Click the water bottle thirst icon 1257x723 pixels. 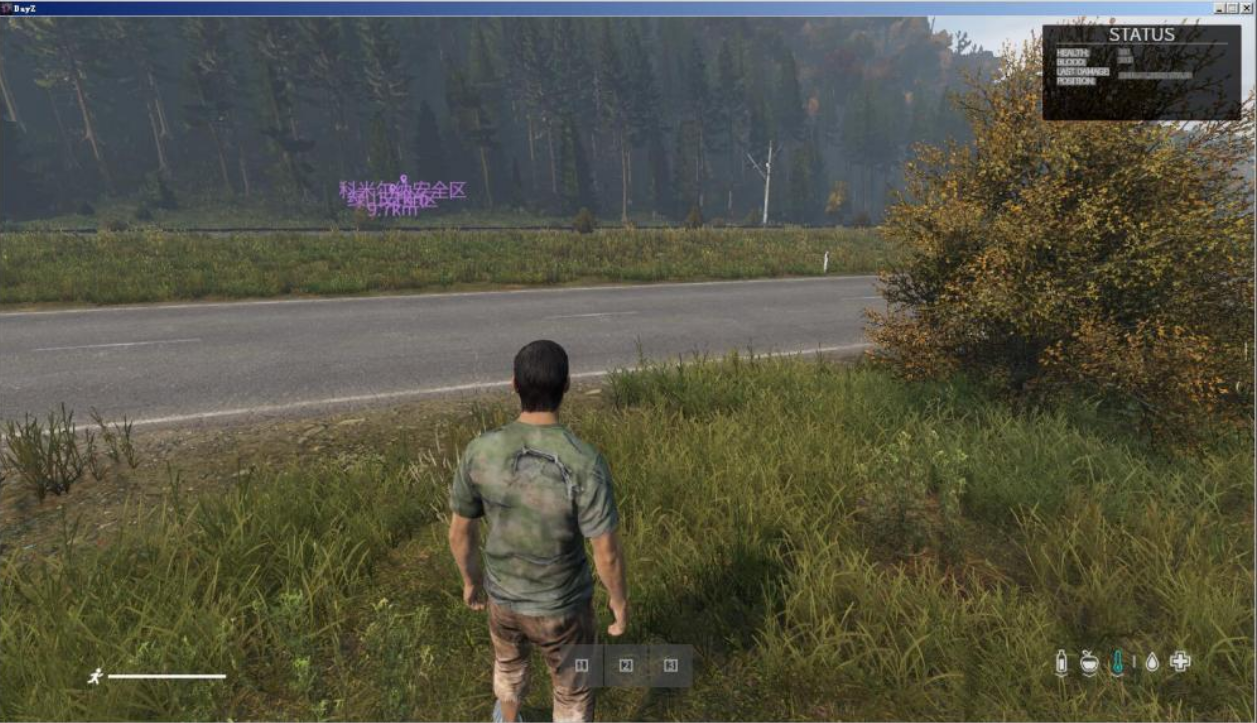pos(1062,662)
